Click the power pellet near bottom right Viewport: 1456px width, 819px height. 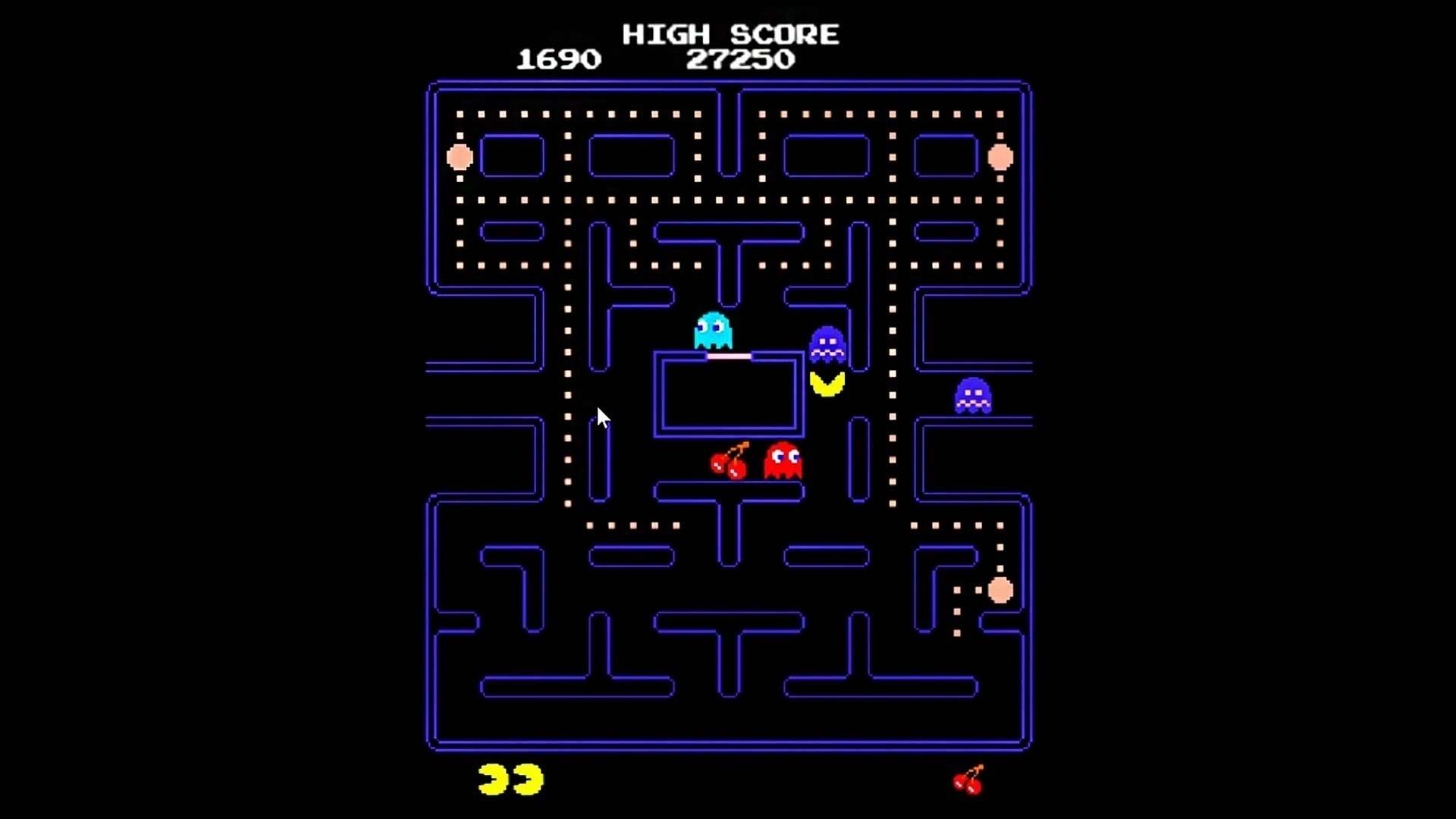tap(1001, 590)
